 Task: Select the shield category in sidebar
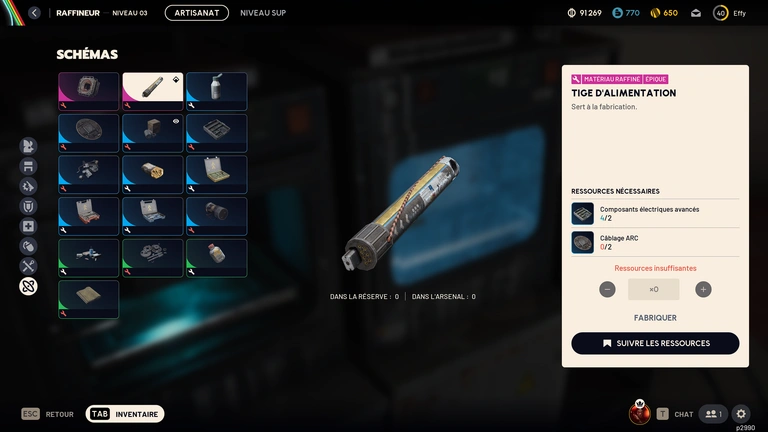tap(28, 206)
